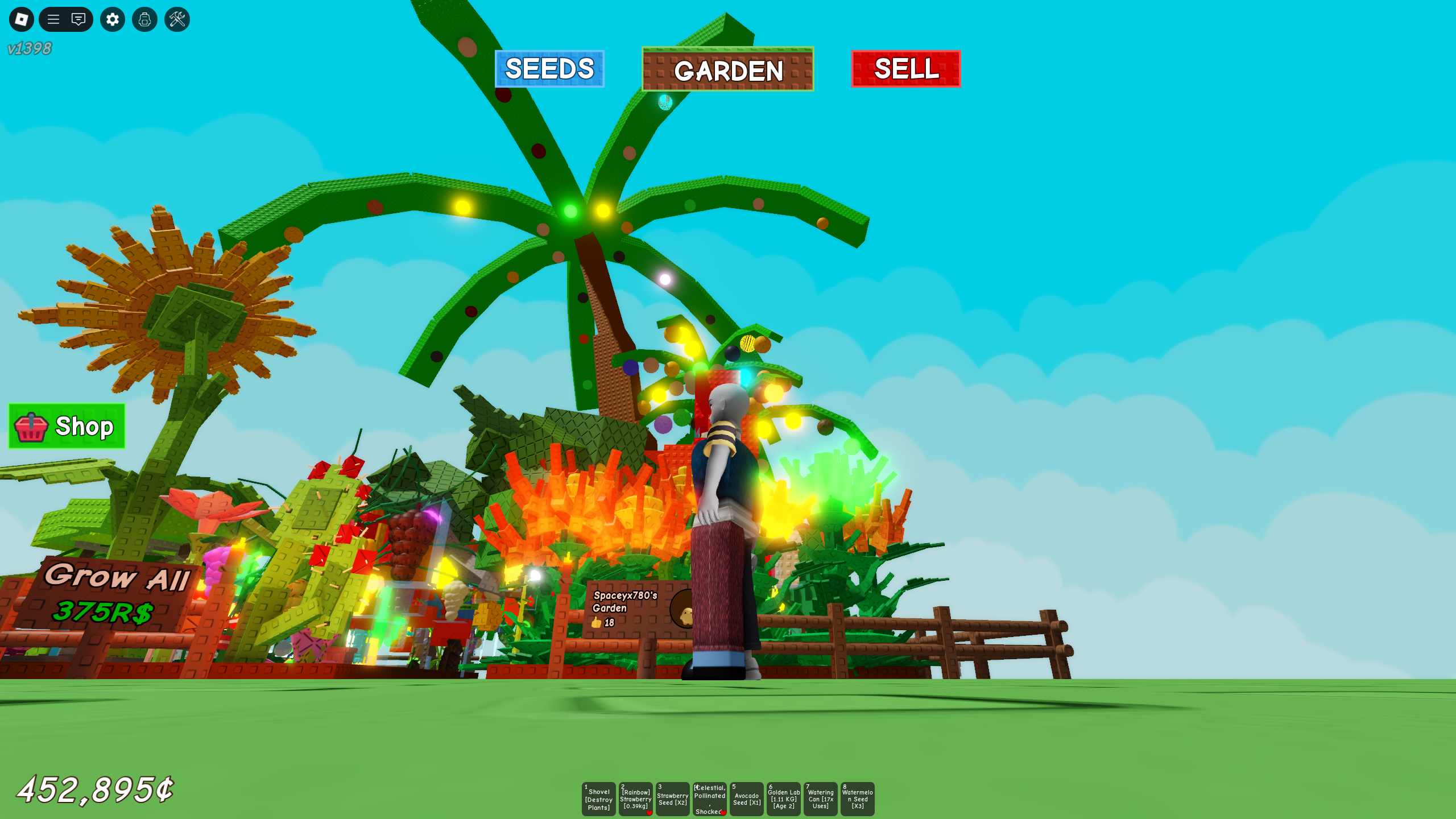Image resolution: width=1456 pixels, height=819 pixels.
Task: Open the three-line hamburger menu
Action: (53, 19)
